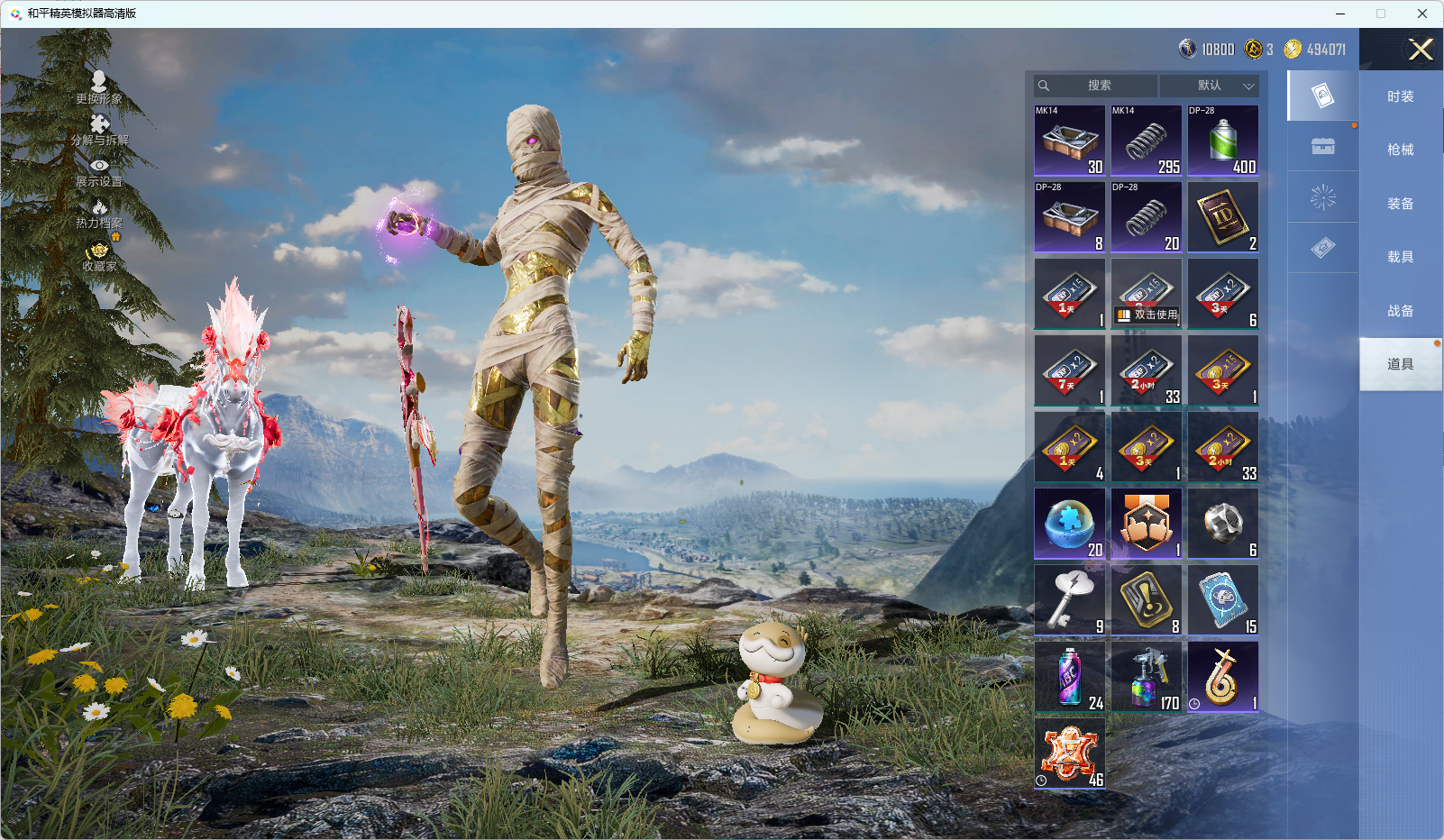The image size is (1444, 840).
Task: Show the 载具 category tab
Action: (1400, 257)
